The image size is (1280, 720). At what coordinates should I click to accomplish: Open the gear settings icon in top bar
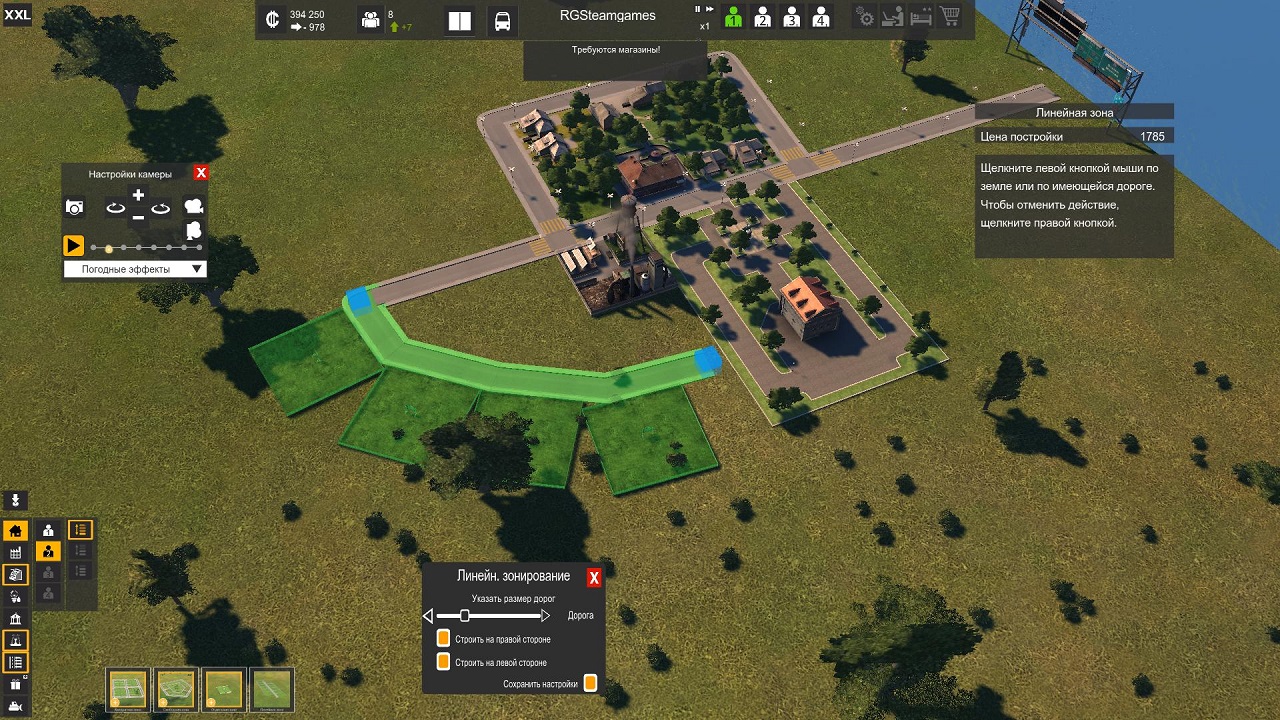865,18
